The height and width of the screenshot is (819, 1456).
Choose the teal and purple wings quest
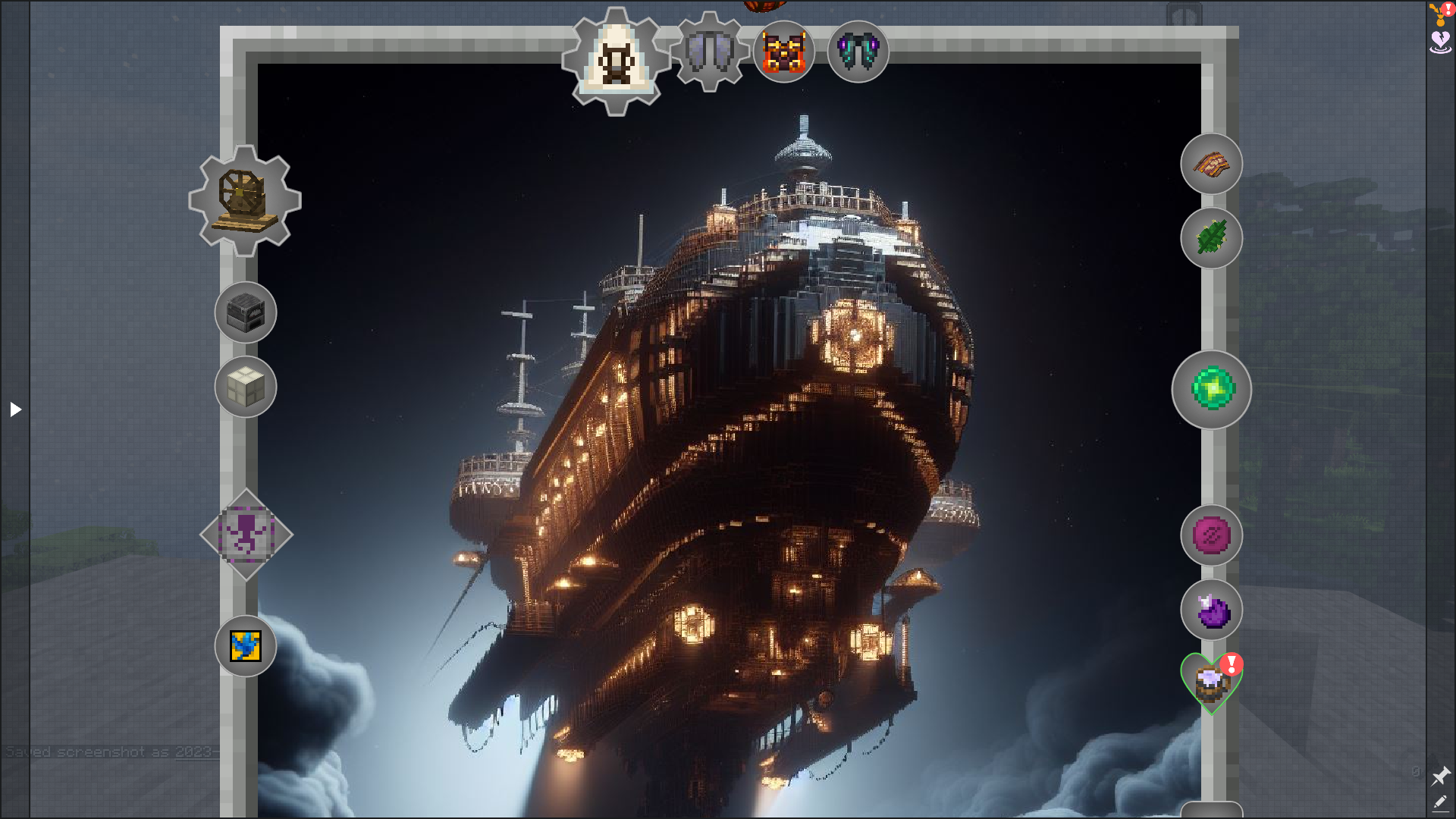(858, 52)
